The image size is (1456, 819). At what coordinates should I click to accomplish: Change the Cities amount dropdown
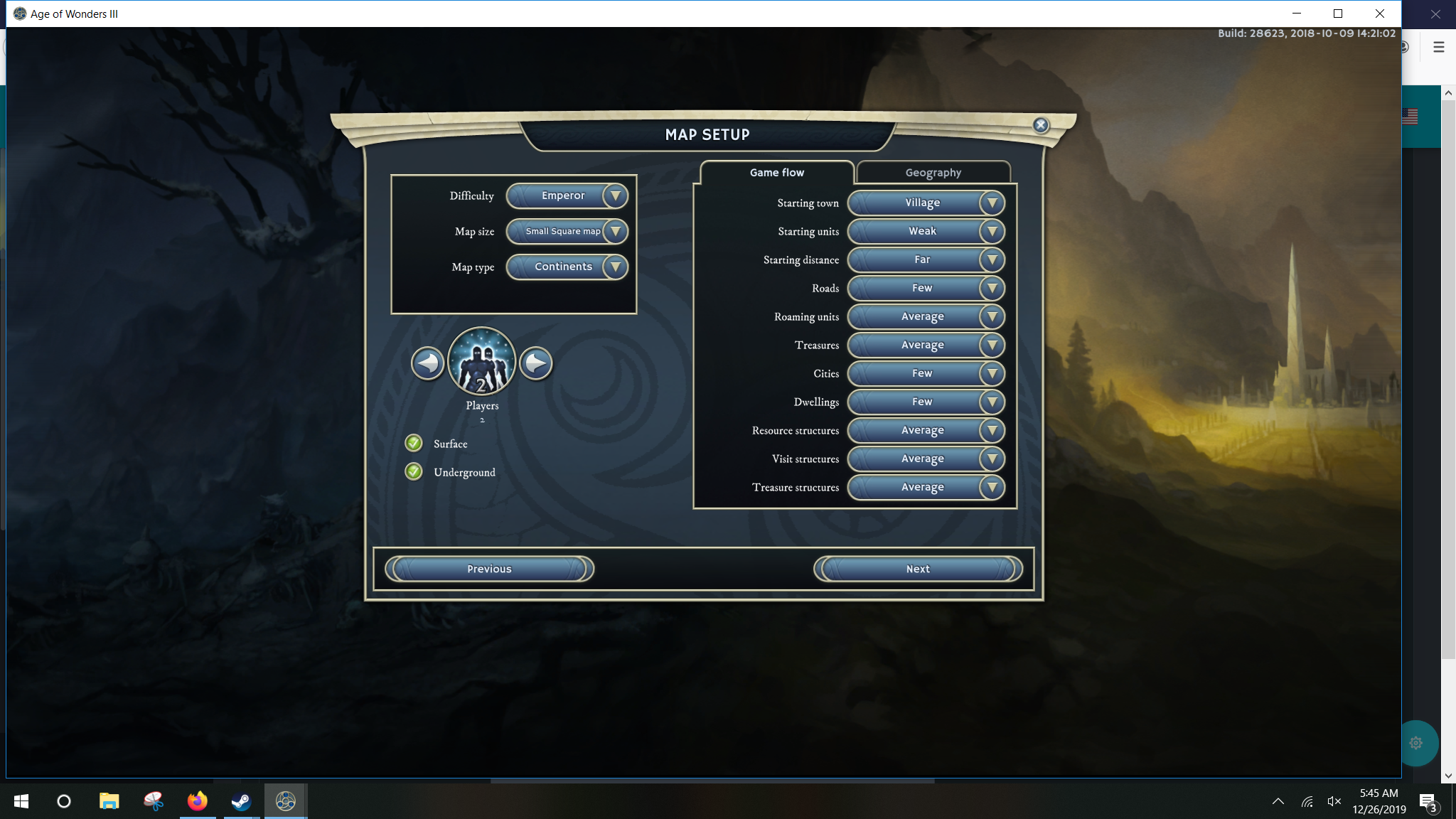coord(926,373)
